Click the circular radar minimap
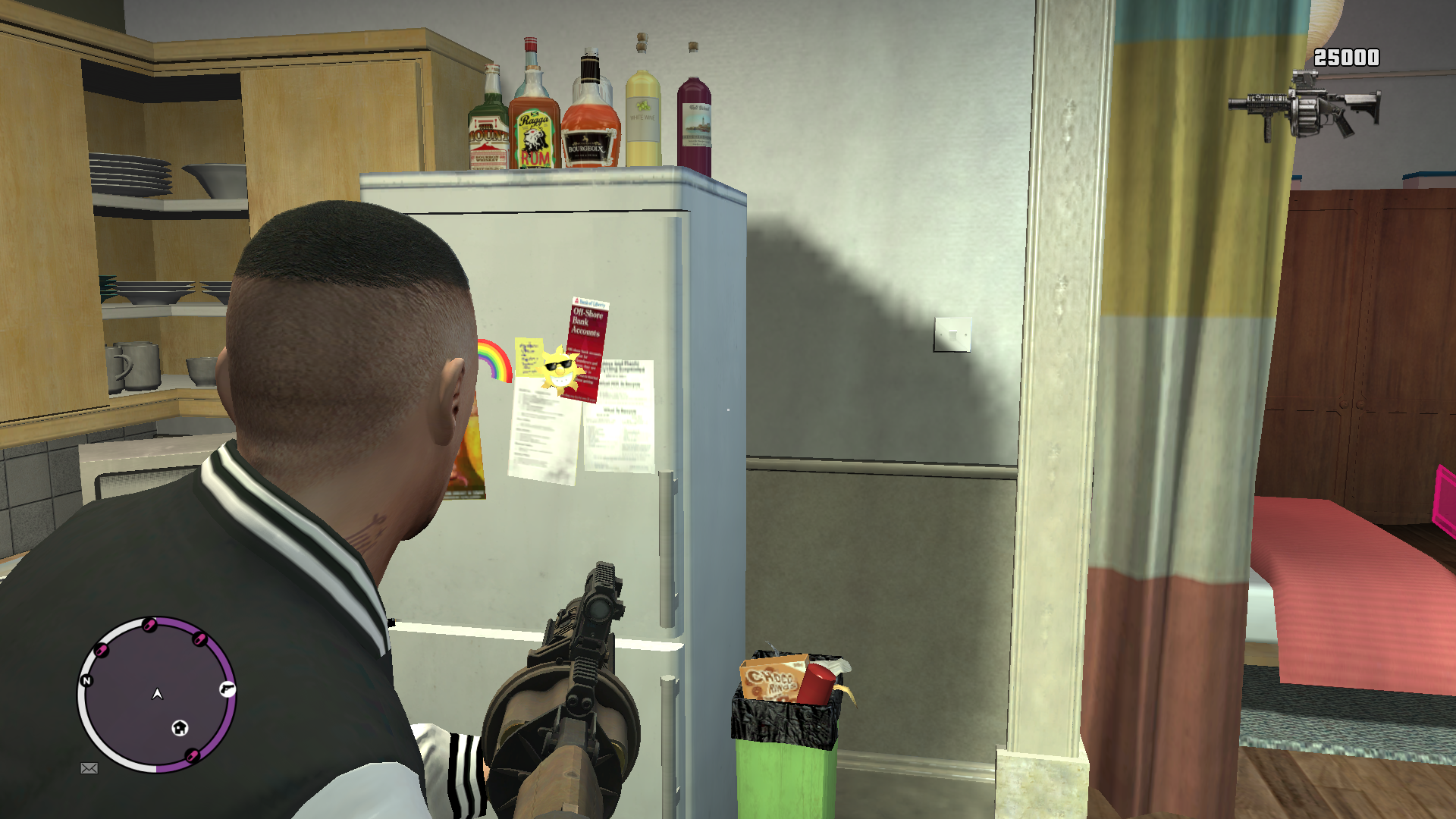Viewport: 1456px width, 819px height. [157, 695]
